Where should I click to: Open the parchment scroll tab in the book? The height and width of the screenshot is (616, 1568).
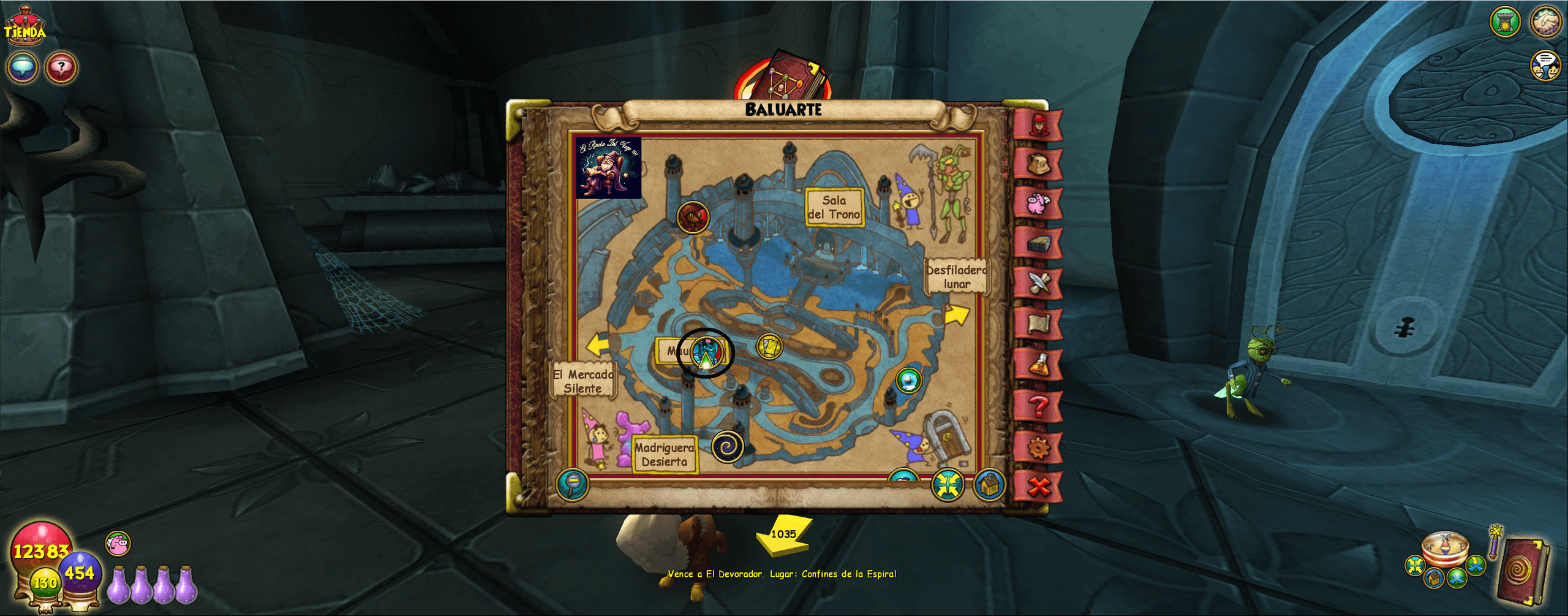(1039, 324)
